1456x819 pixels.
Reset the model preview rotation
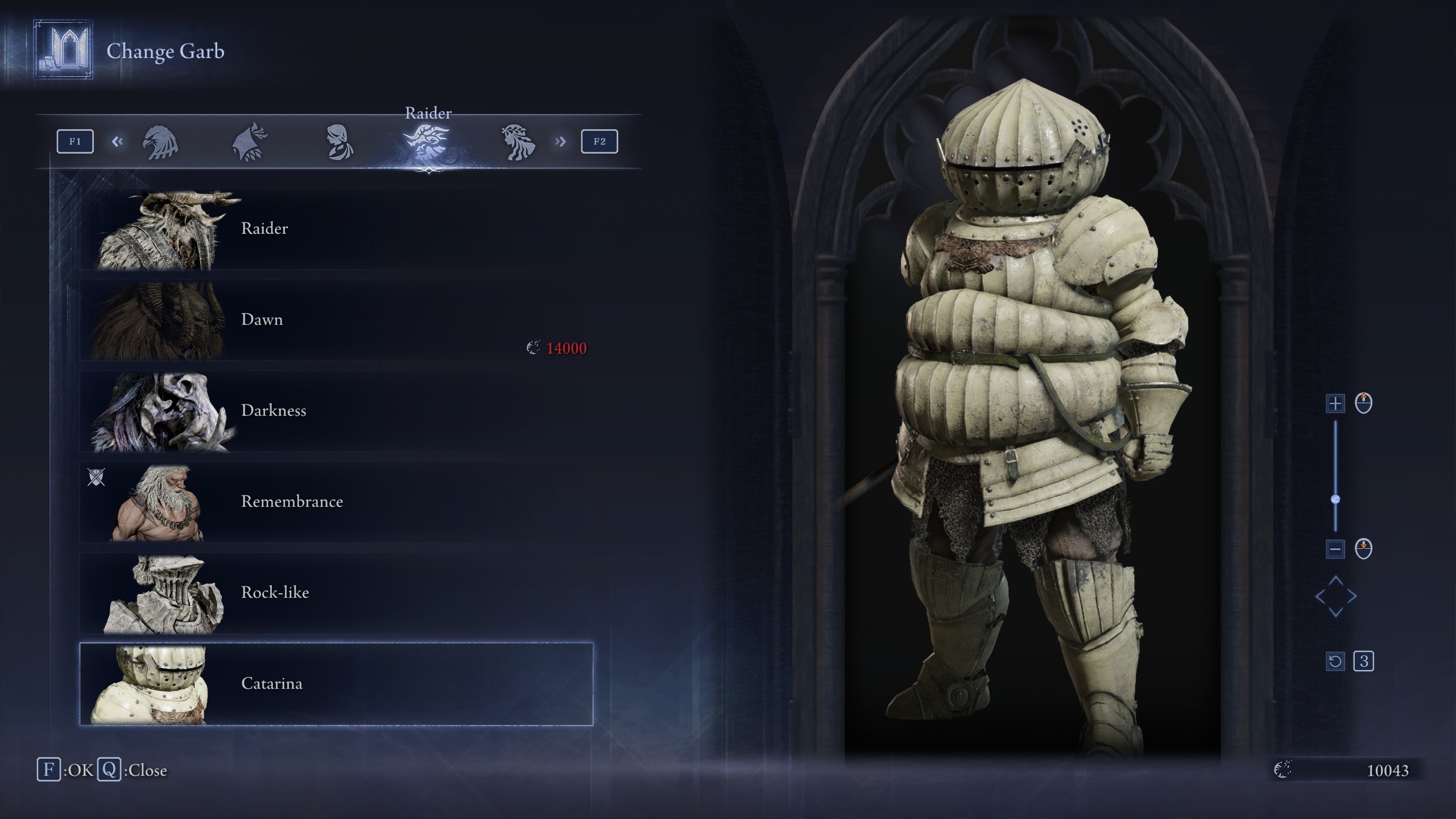(1335, 661)
